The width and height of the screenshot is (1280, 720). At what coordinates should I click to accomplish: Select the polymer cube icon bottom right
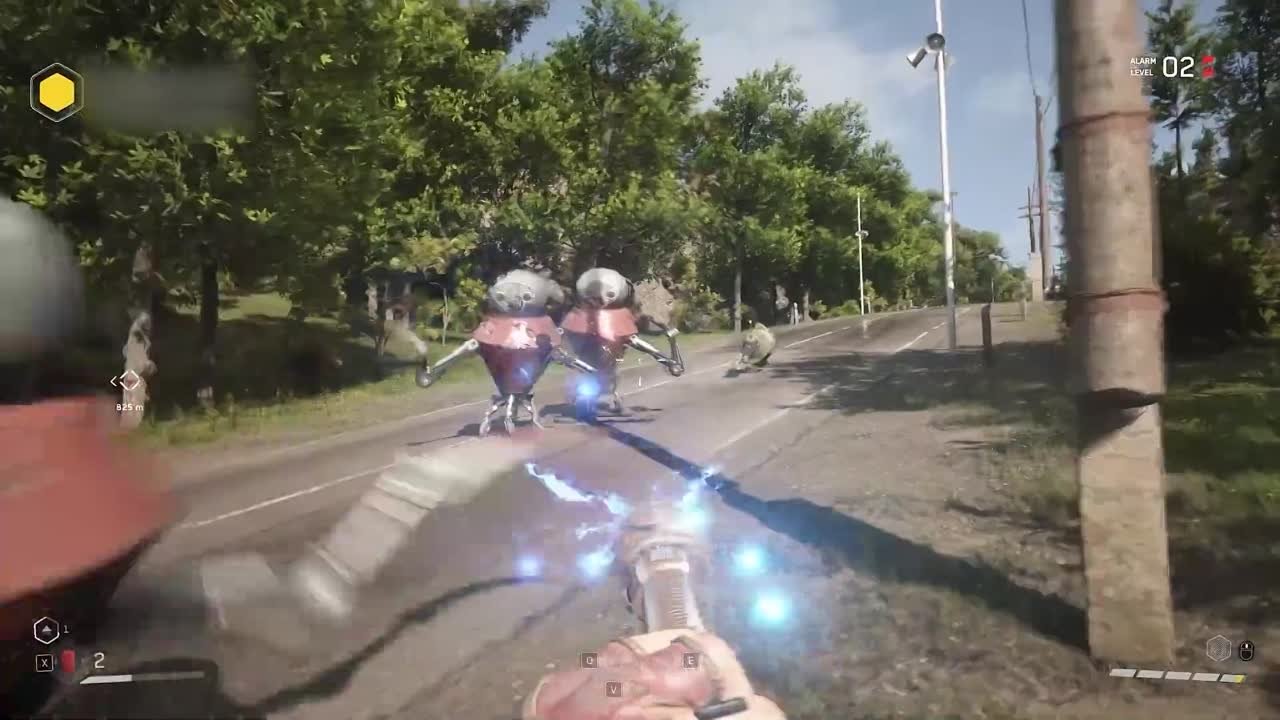click(1219, 648)
